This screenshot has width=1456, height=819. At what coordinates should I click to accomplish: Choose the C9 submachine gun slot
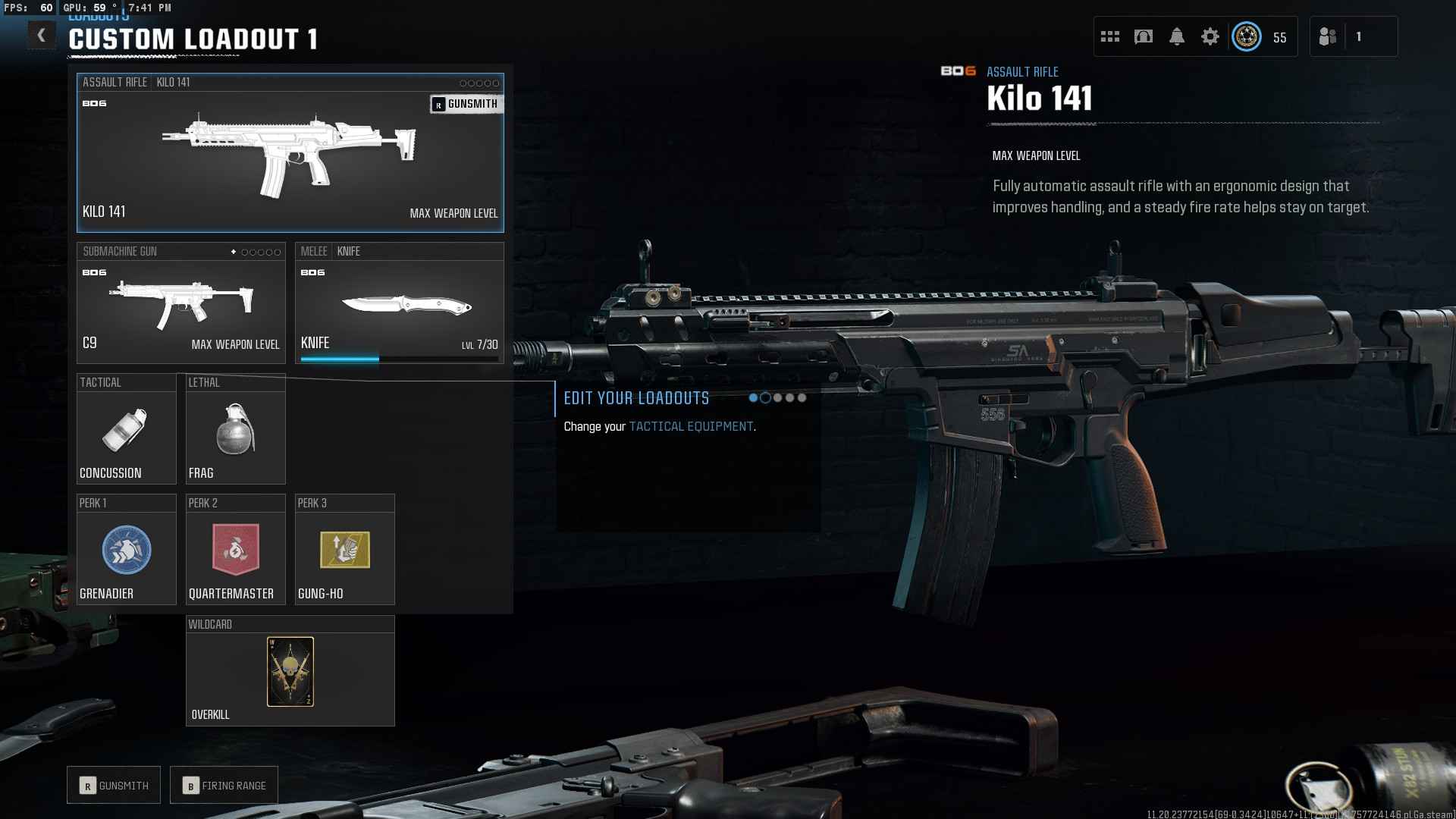point(180,303)
